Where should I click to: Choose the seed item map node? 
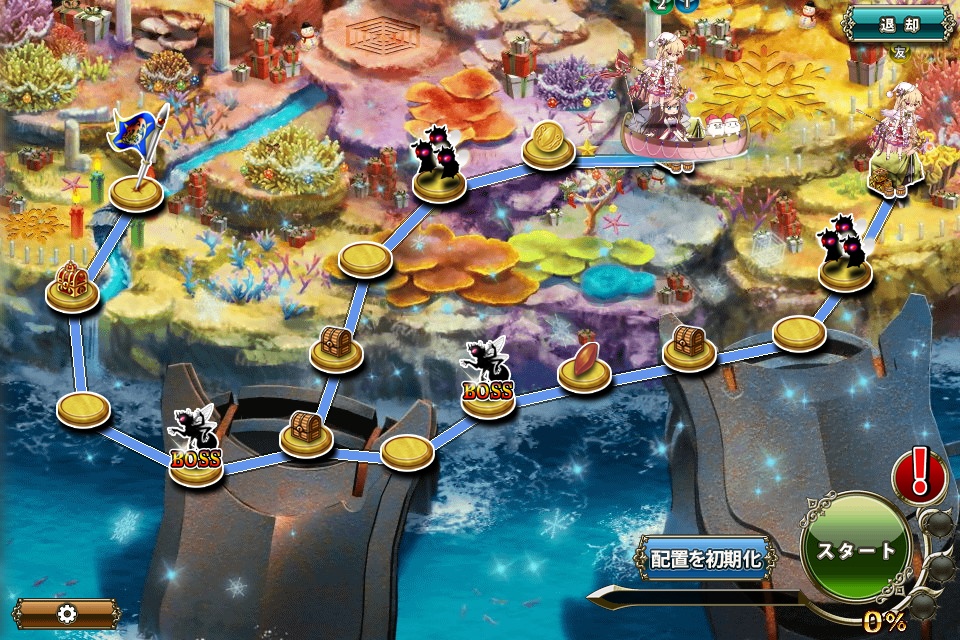(584, 365)
